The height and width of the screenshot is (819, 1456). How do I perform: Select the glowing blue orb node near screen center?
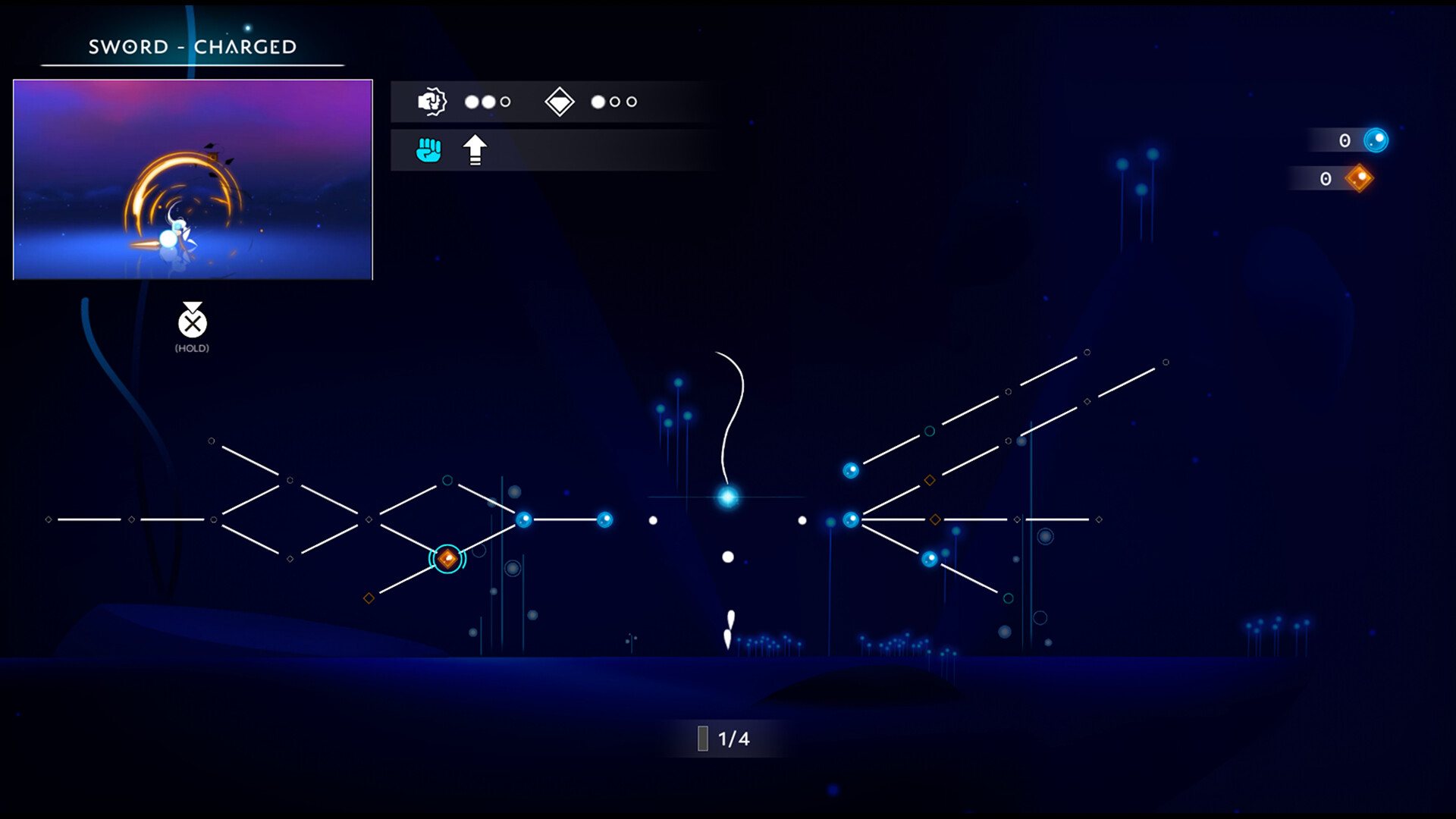click(x=727, y=497)
